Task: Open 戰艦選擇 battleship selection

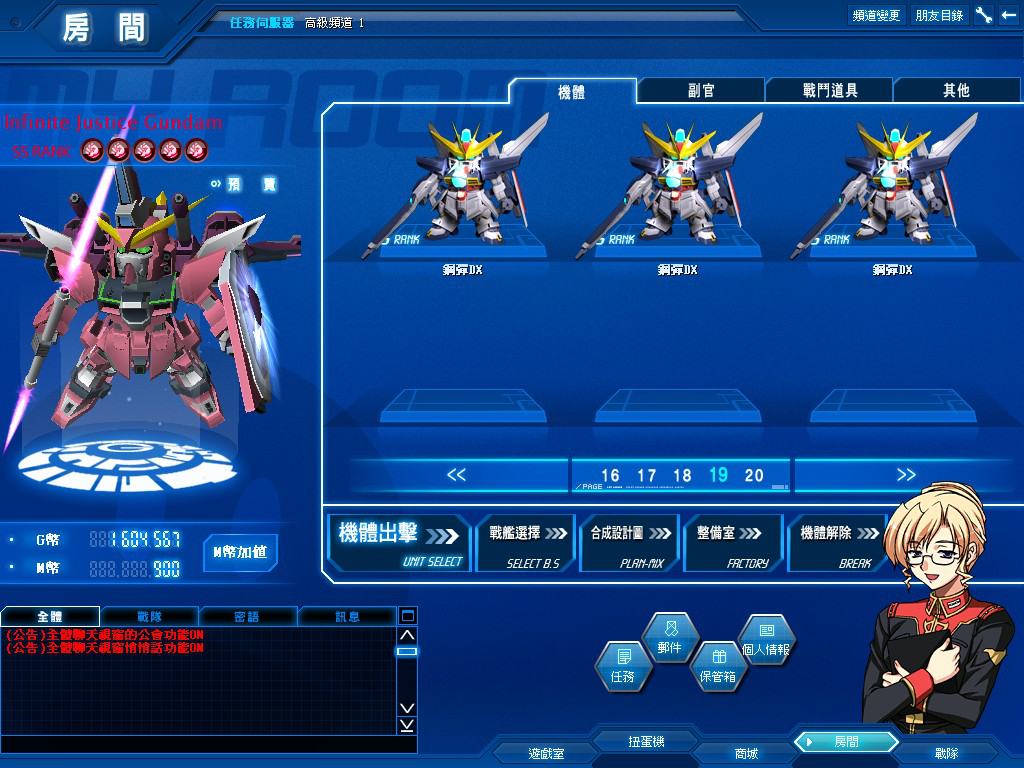Action: coord(526,543)
